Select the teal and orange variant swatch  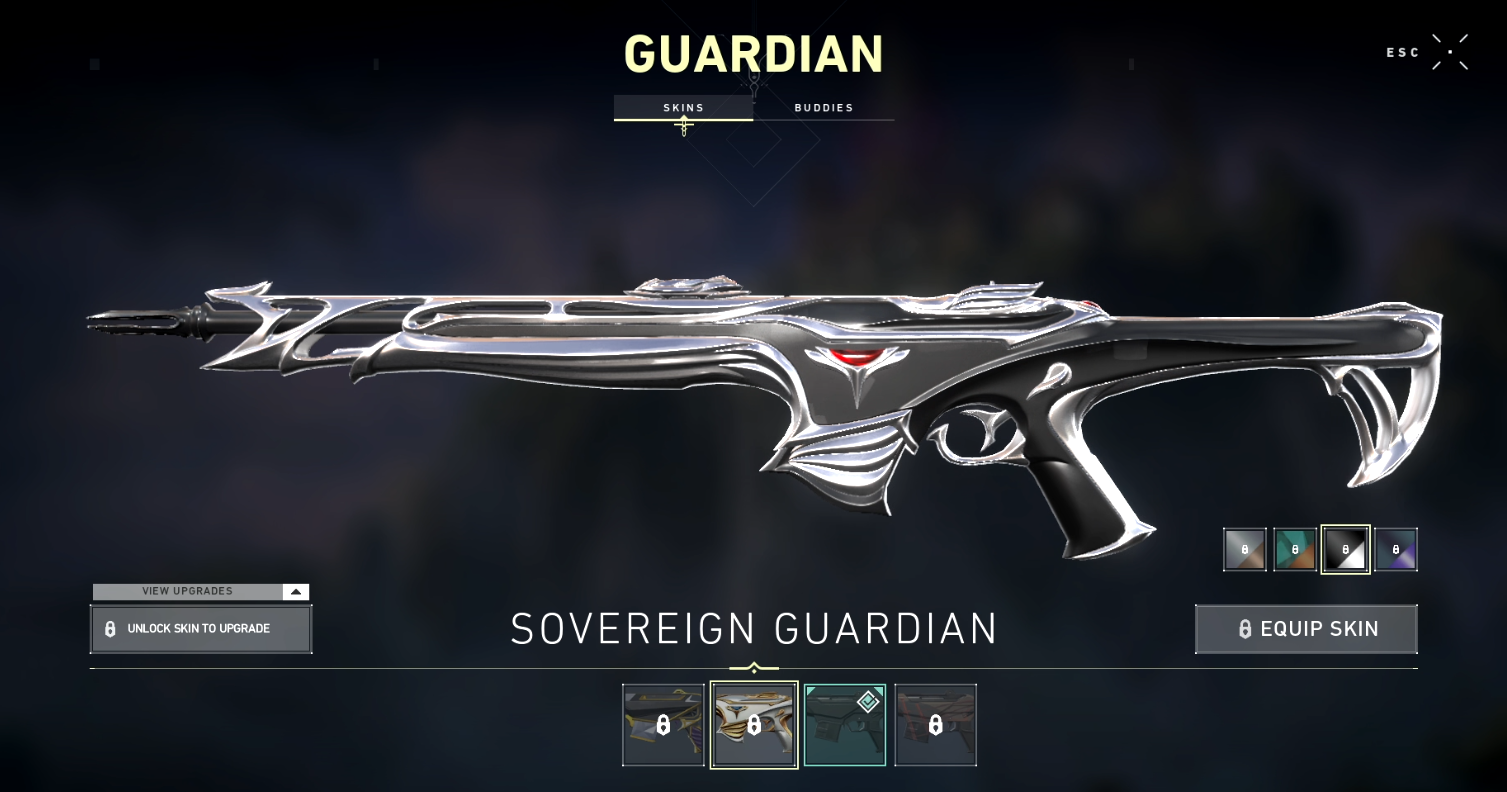[1294, 549]
